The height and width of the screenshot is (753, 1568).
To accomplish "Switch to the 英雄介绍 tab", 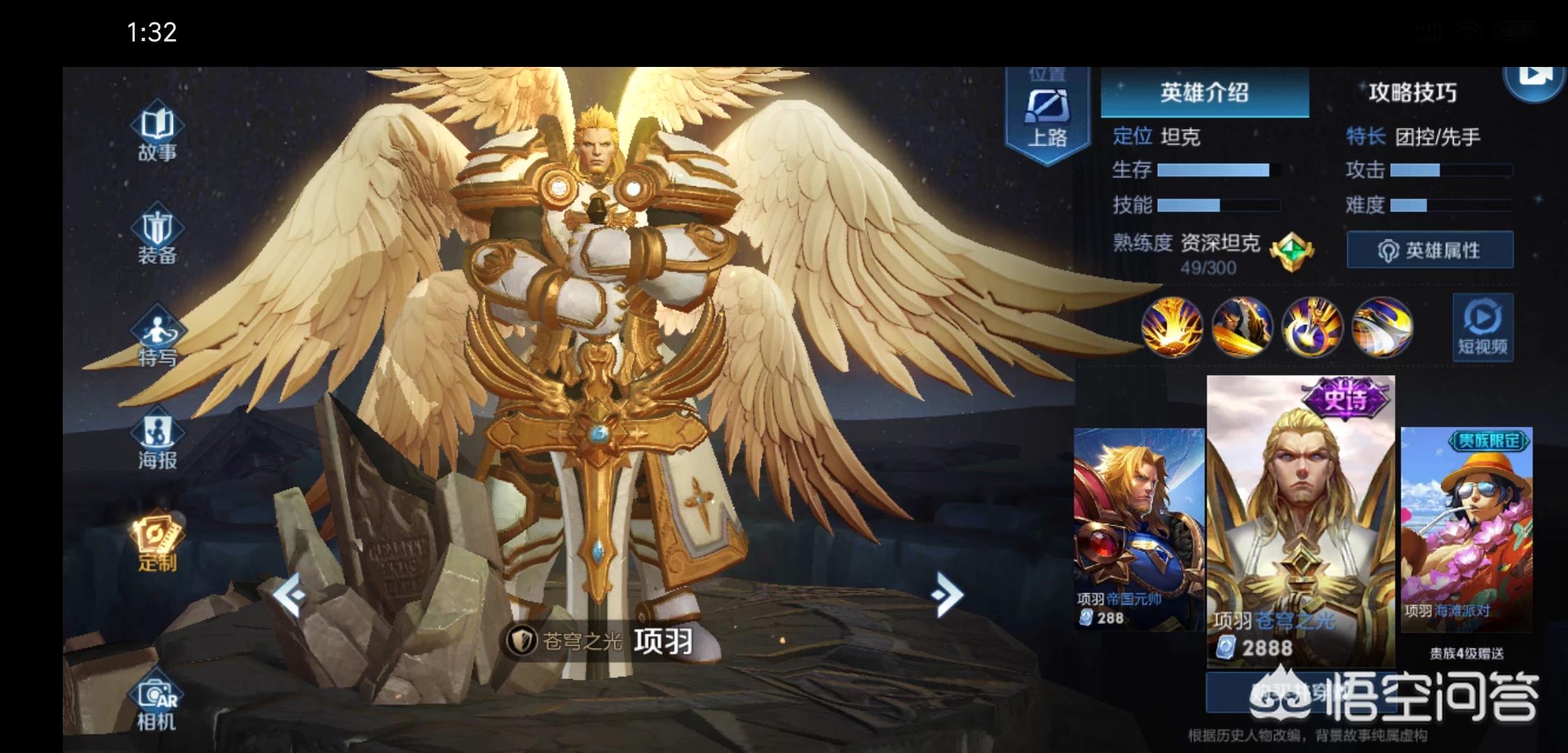I will 1204,93.
